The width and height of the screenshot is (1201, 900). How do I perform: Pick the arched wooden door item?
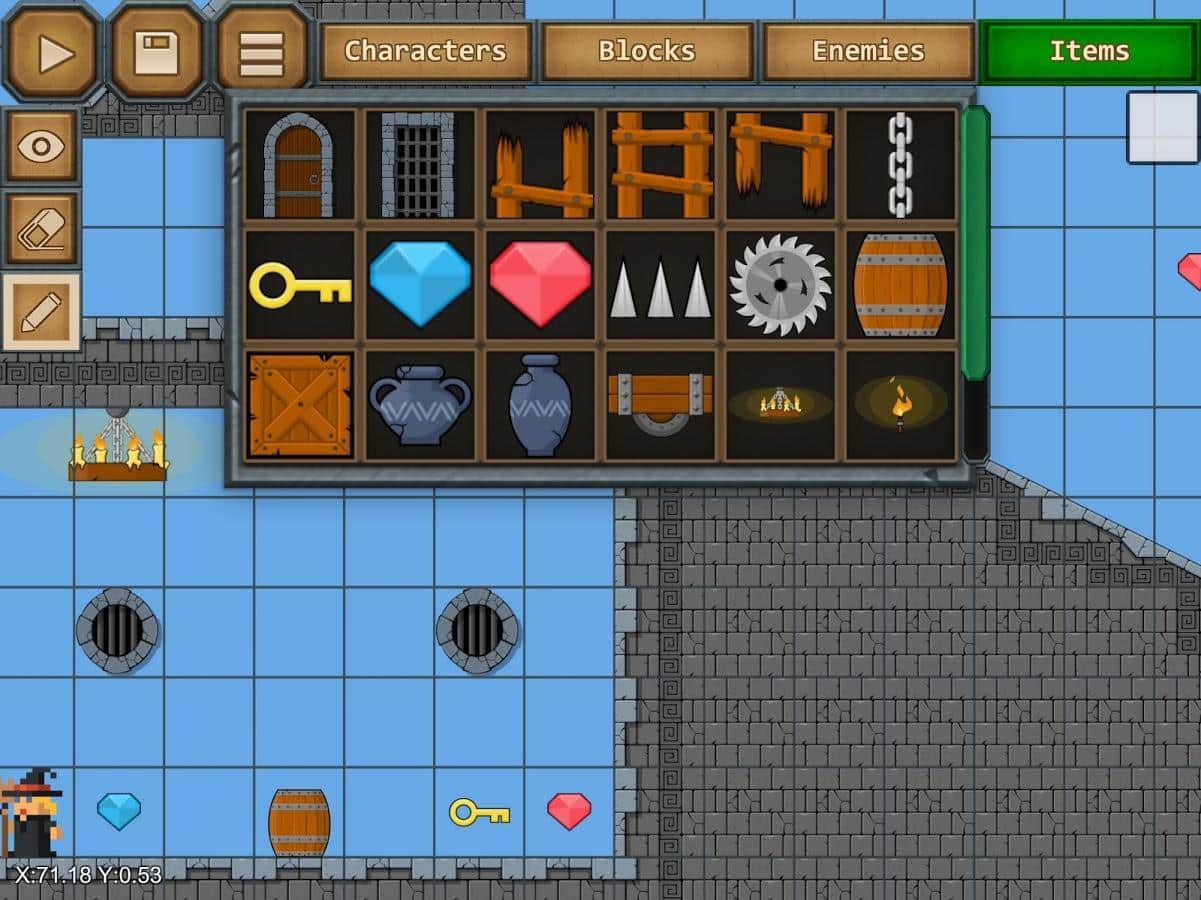300,165
